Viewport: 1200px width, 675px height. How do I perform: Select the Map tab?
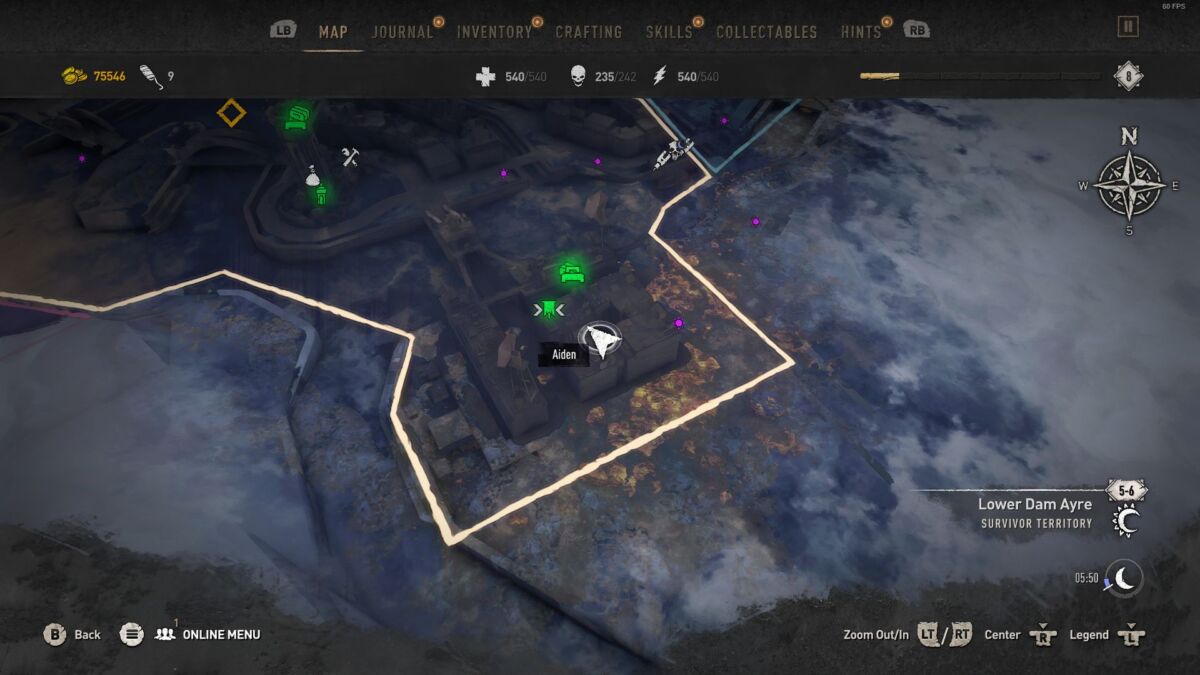333,32
